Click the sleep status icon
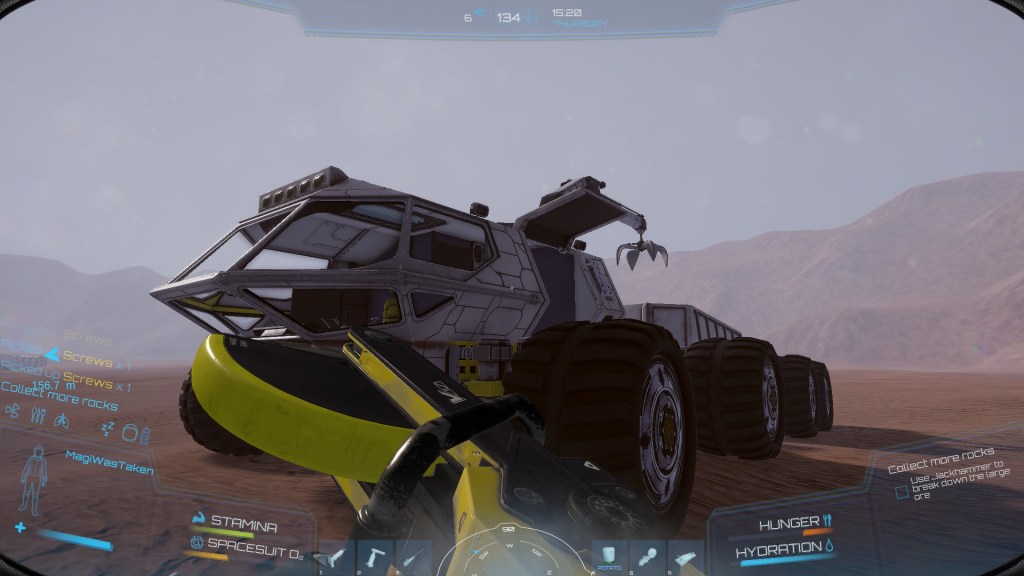The width and height of the screenshot is (1024, 576). tap(107, 427)
